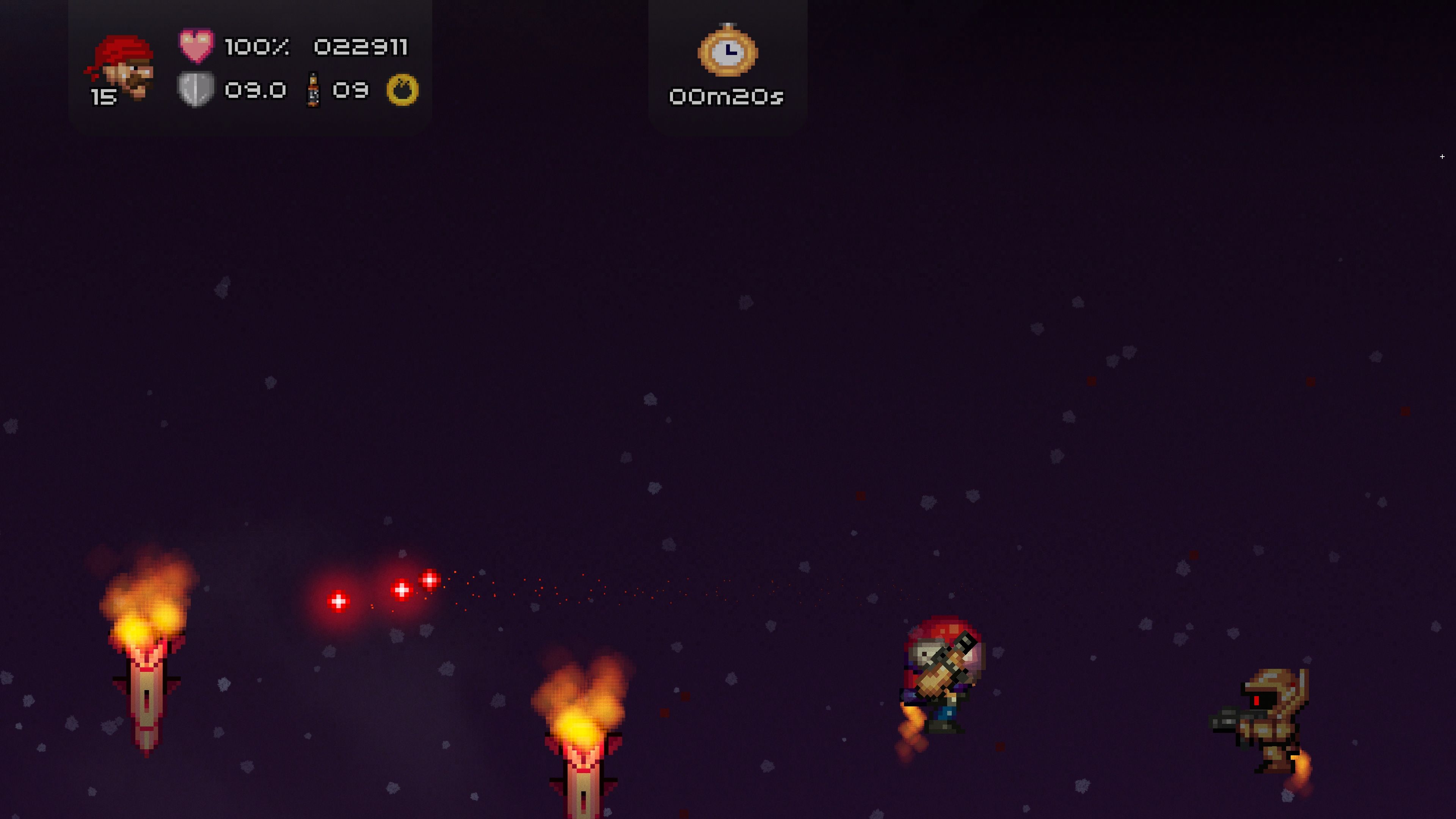The height and width of the screenshot is (819, 1456).
Task: Select the yellow bomb icon
Action: tap(402, 90)
